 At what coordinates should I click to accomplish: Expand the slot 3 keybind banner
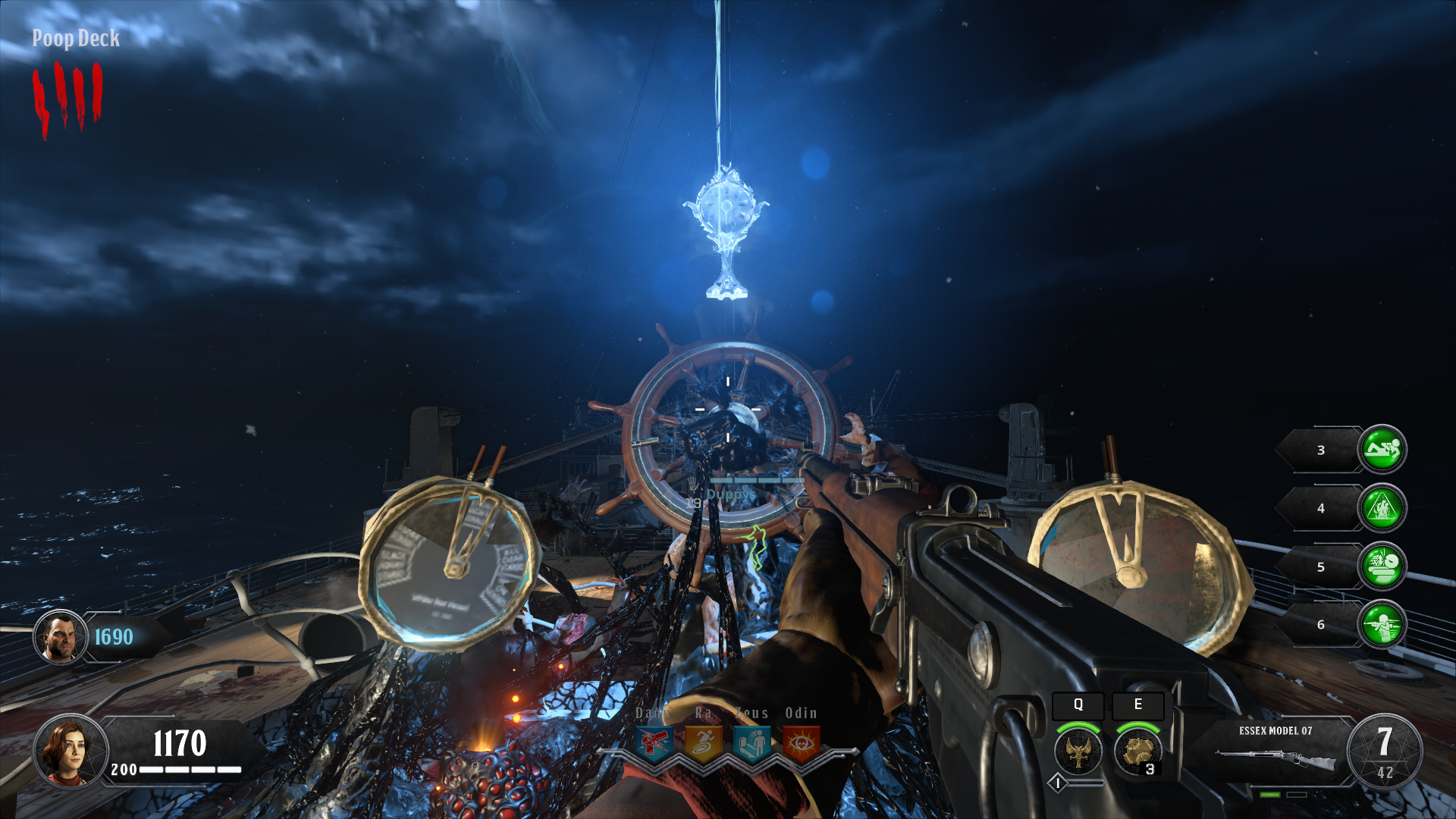1319,450
